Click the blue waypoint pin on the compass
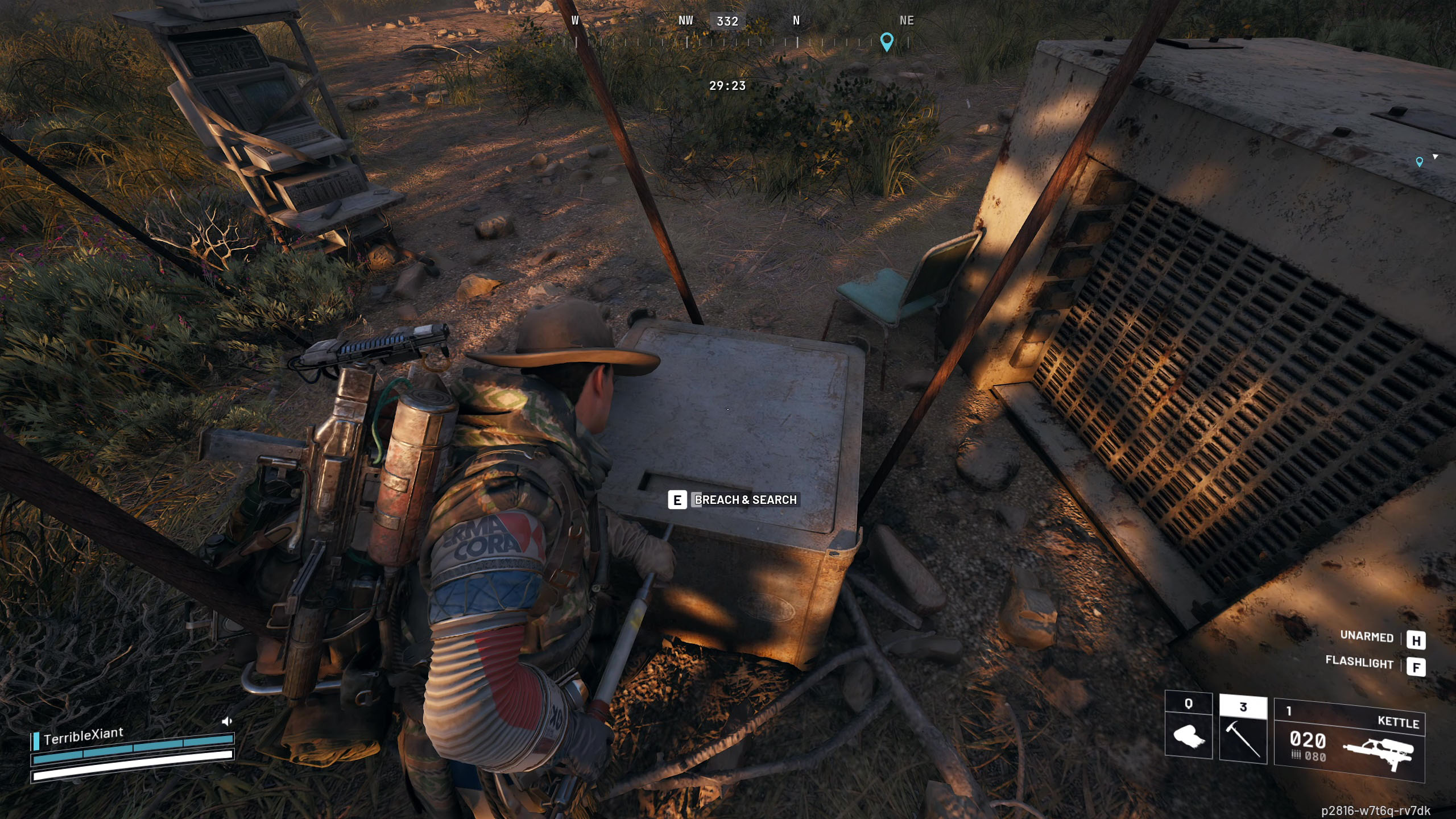Screen dimensions: 1456x819 coord(887,41)
